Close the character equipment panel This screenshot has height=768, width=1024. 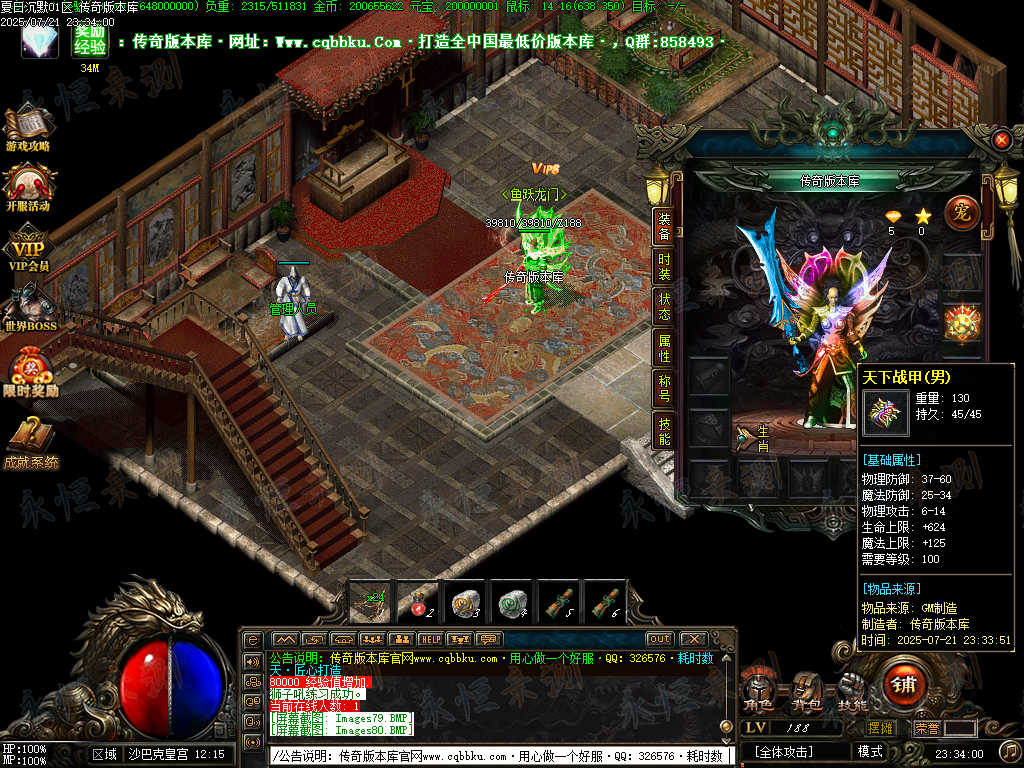pyautogui.click(x=1002, y=140)
